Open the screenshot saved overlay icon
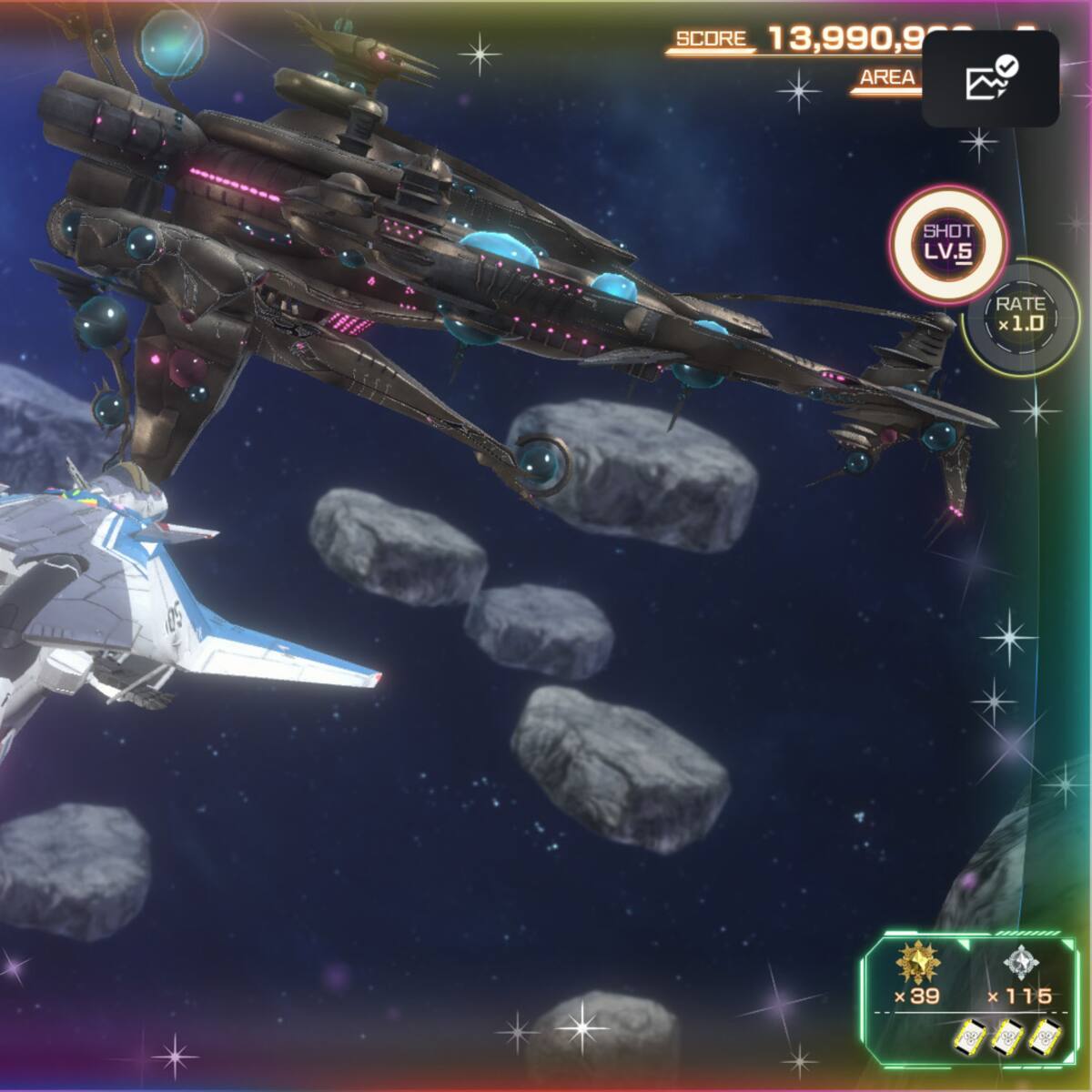Viewport: 1092px width, 1092px height. pos(990,78)
